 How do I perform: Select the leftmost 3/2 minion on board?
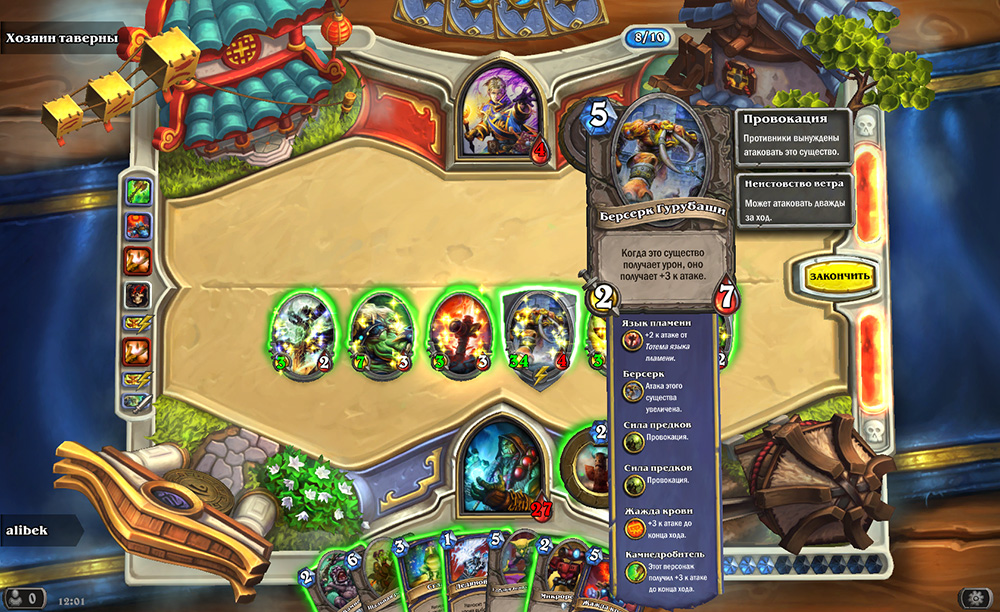tap(301, 337)
